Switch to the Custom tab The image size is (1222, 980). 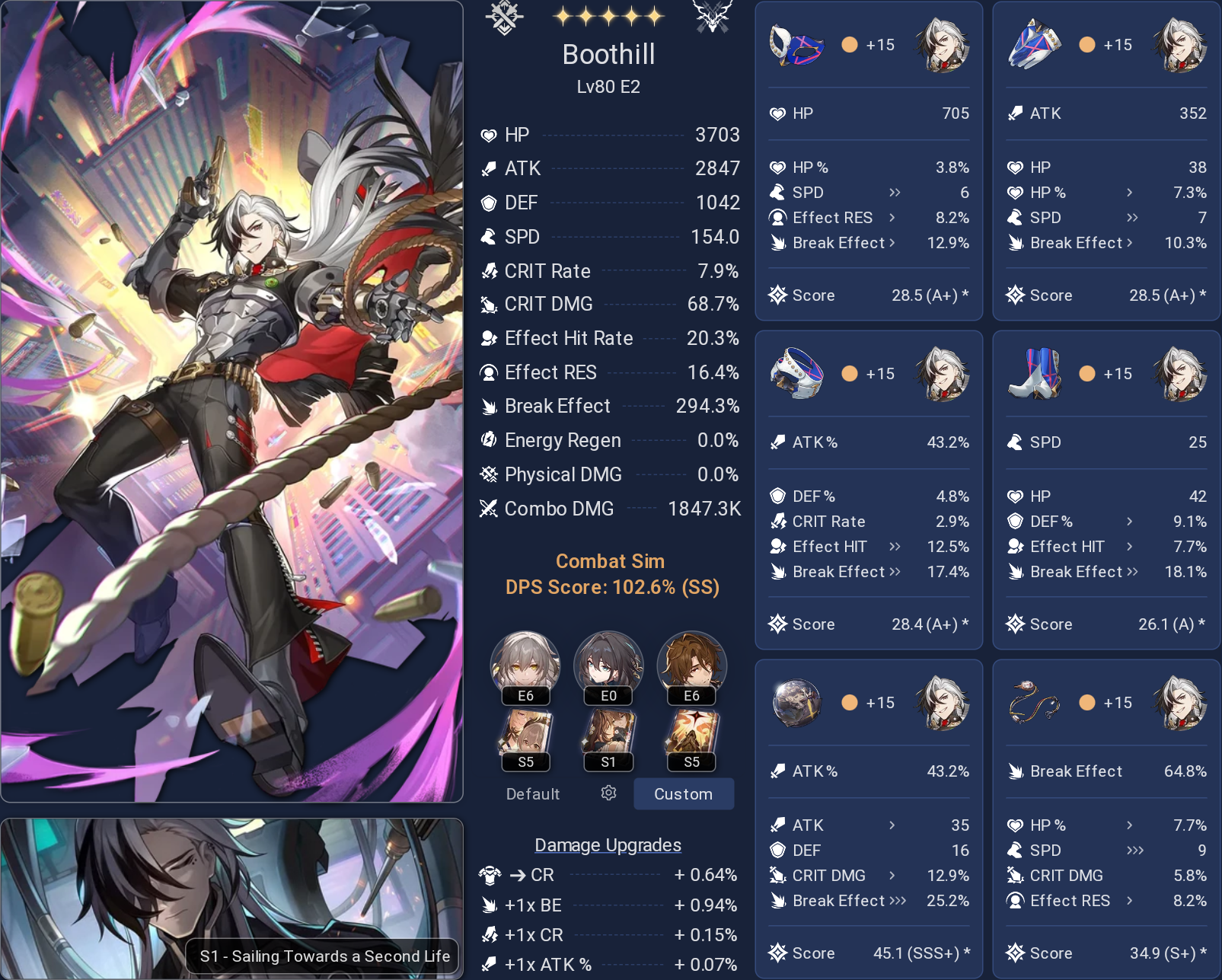coord(683,794)
